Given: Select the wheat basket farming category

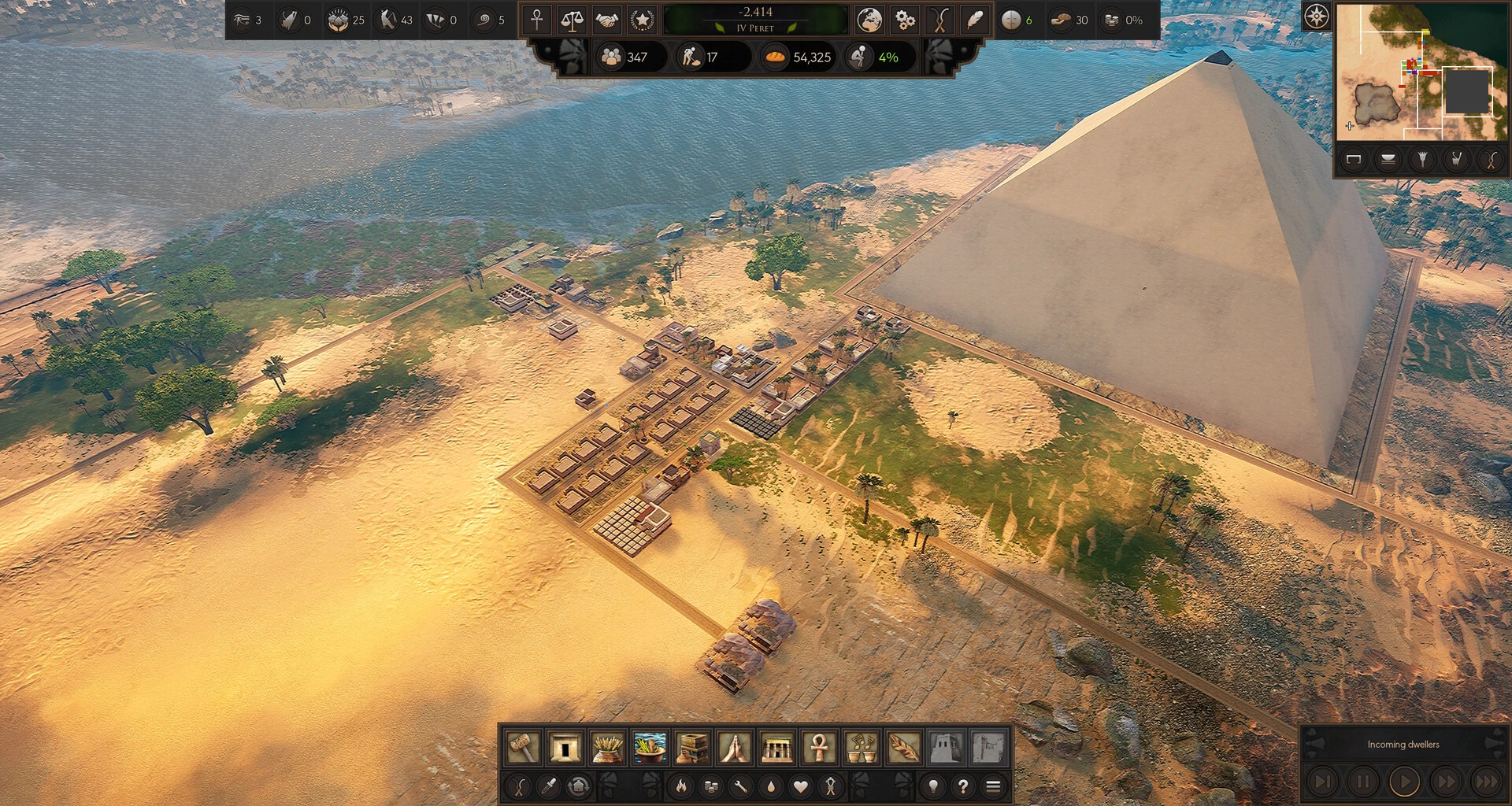Looking at the screenshot, I should (x=607, y=747).
